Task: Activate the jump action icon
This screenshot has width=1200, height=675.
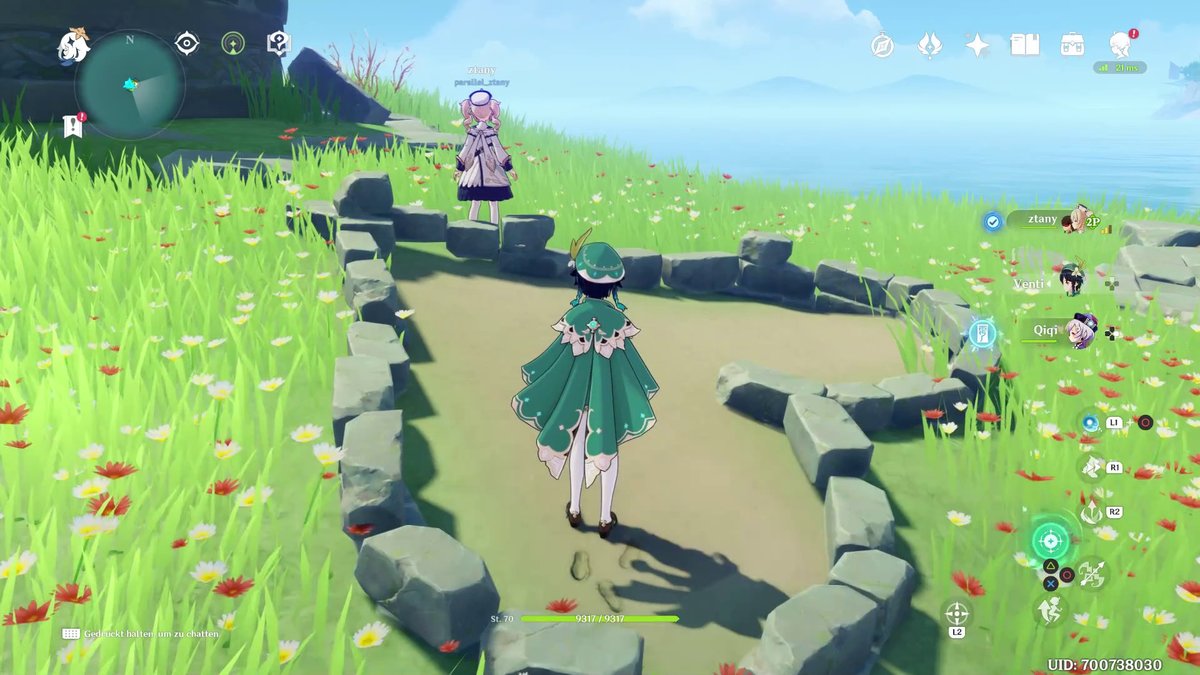Action: tap(1050, 609)
